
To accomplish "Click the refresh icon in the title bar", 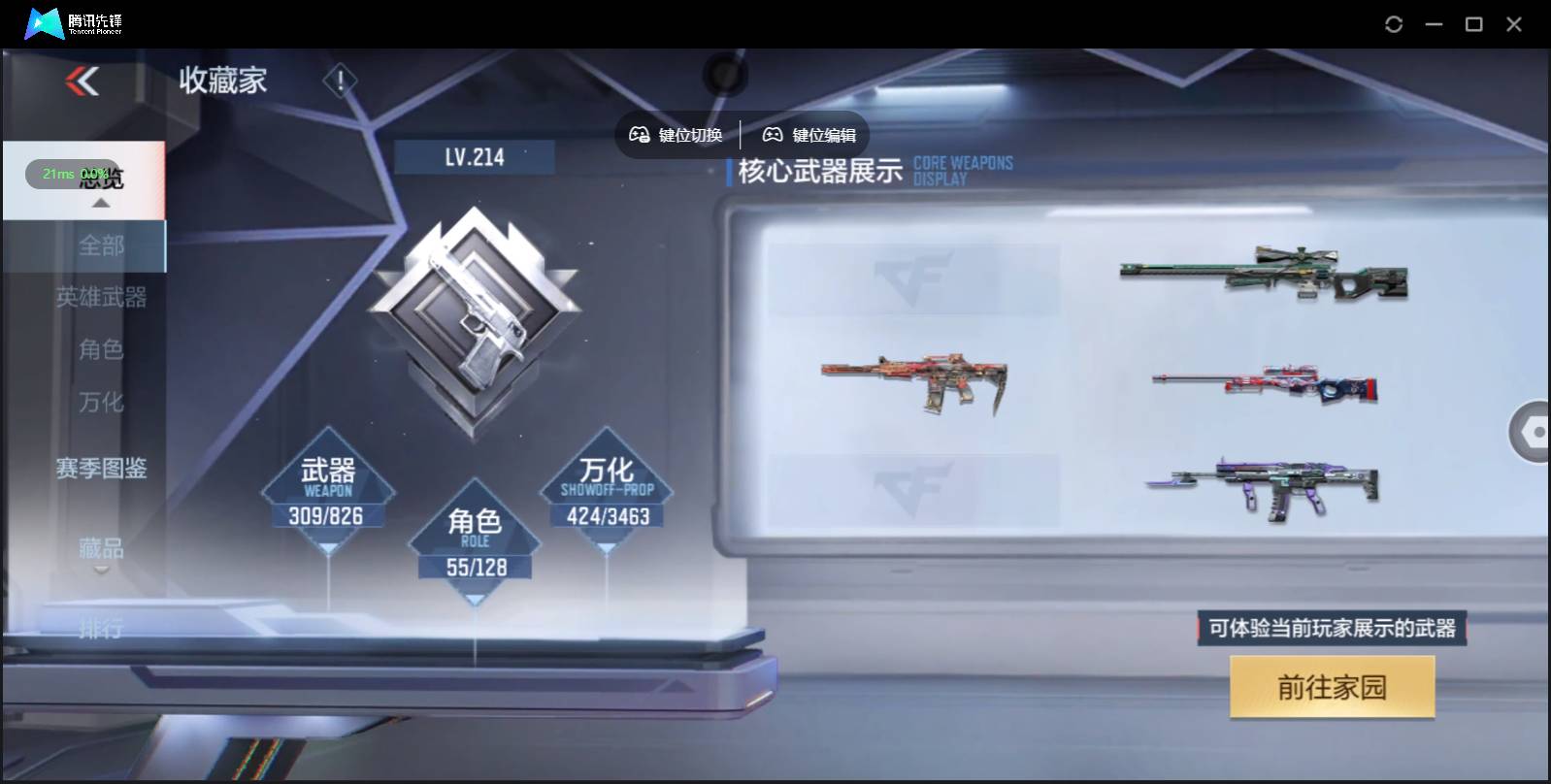I will point(1395,23).
